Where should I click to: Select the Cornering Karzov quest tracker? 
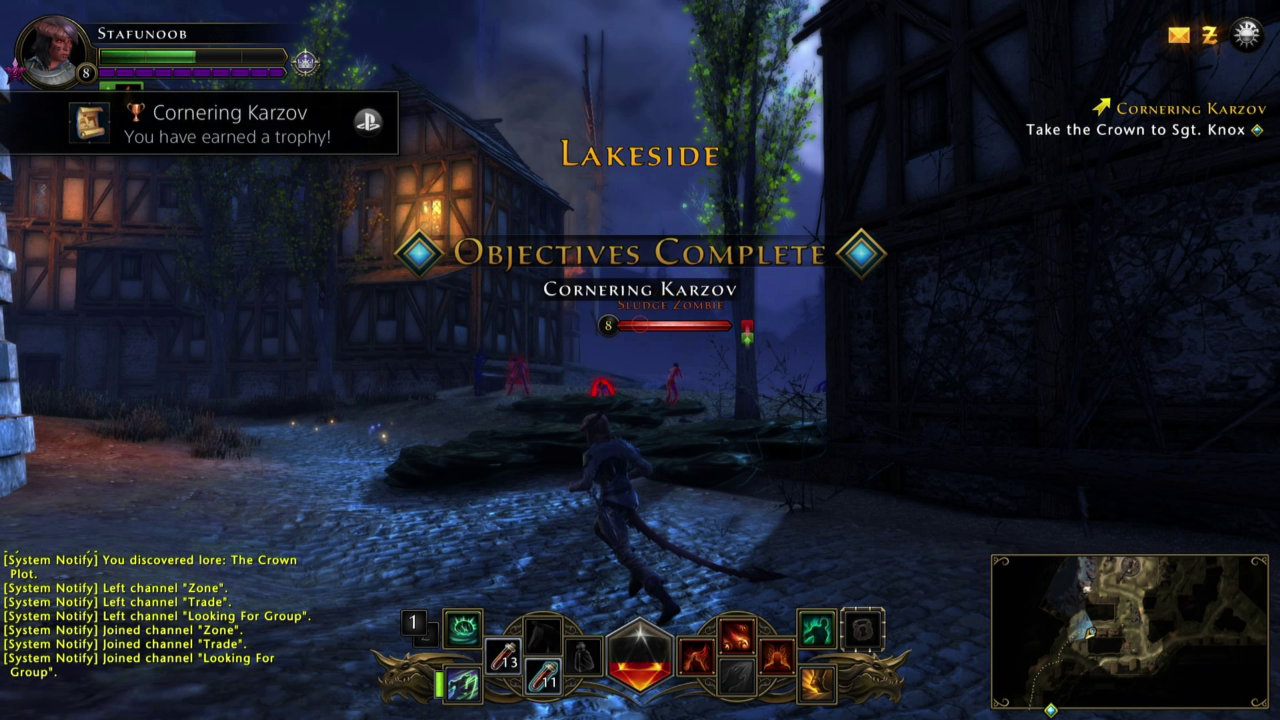[1190, 108]
